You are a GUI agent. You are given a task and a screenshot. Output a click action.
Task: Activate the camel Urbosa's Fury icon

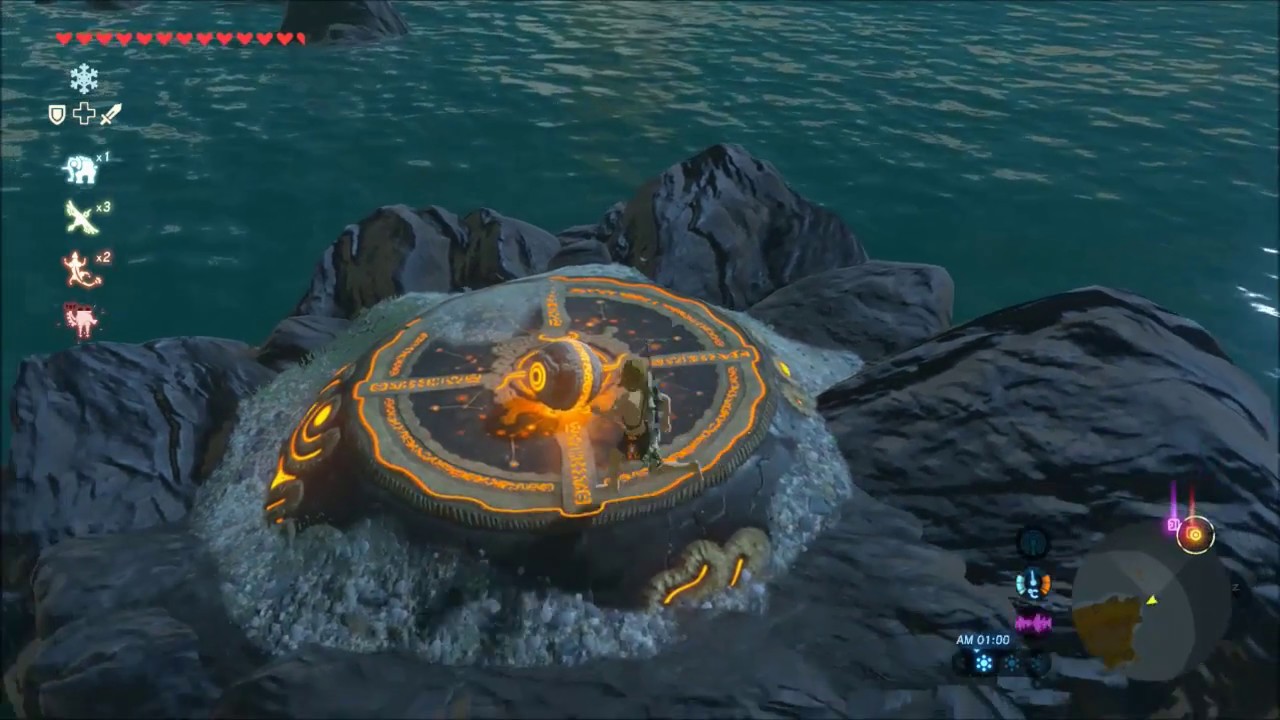click(80, 320)
